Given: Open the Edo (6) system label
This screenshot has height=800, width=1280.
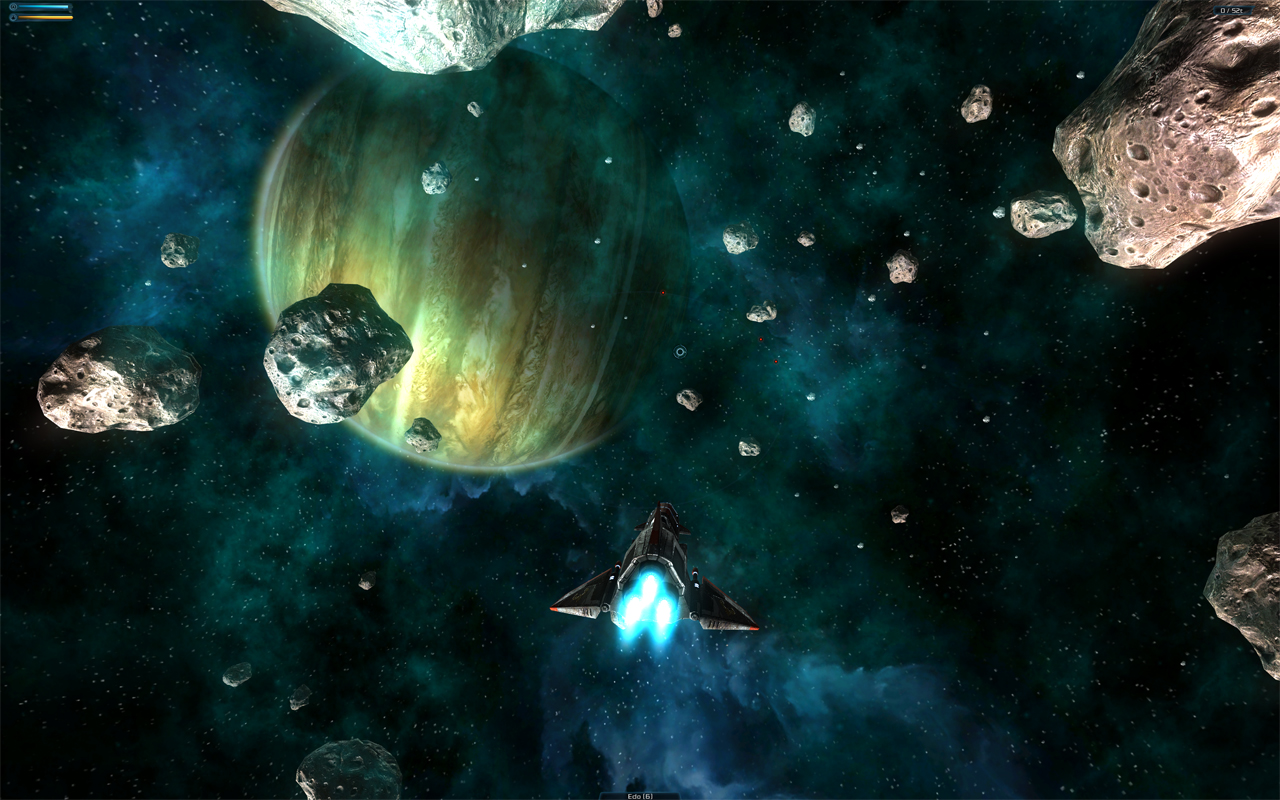Looking at the screenshot, I should [639, 796].
